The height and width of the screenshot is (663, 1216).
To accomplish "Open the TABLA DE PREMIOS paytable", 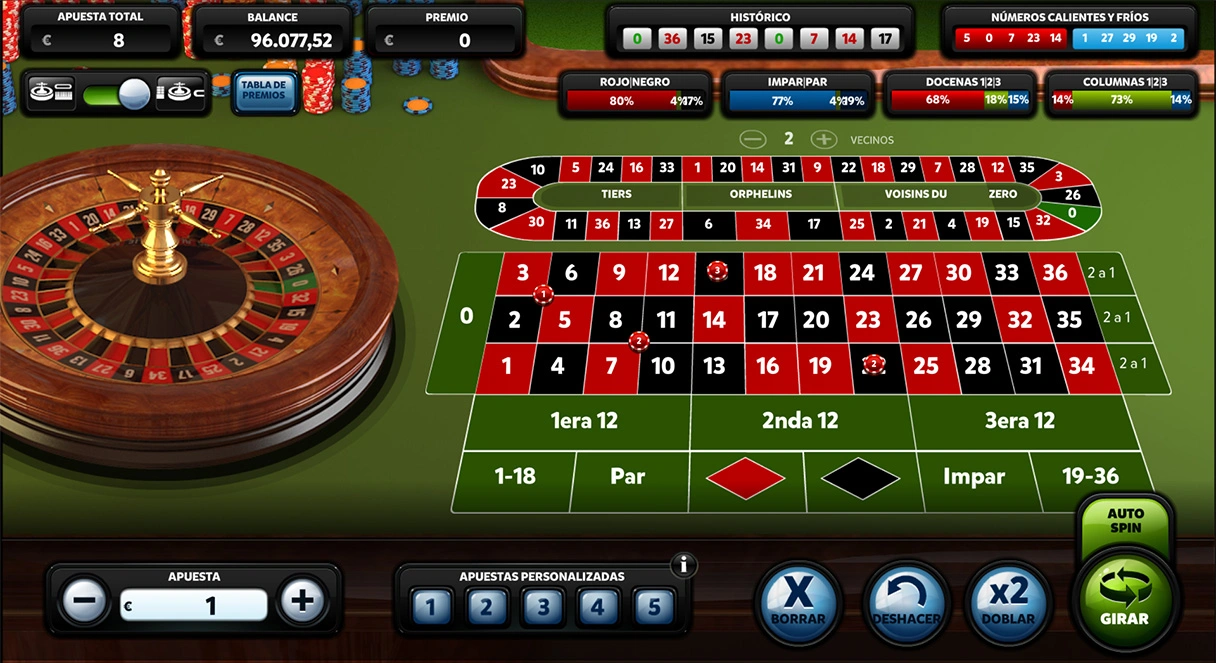I will 264,91.
